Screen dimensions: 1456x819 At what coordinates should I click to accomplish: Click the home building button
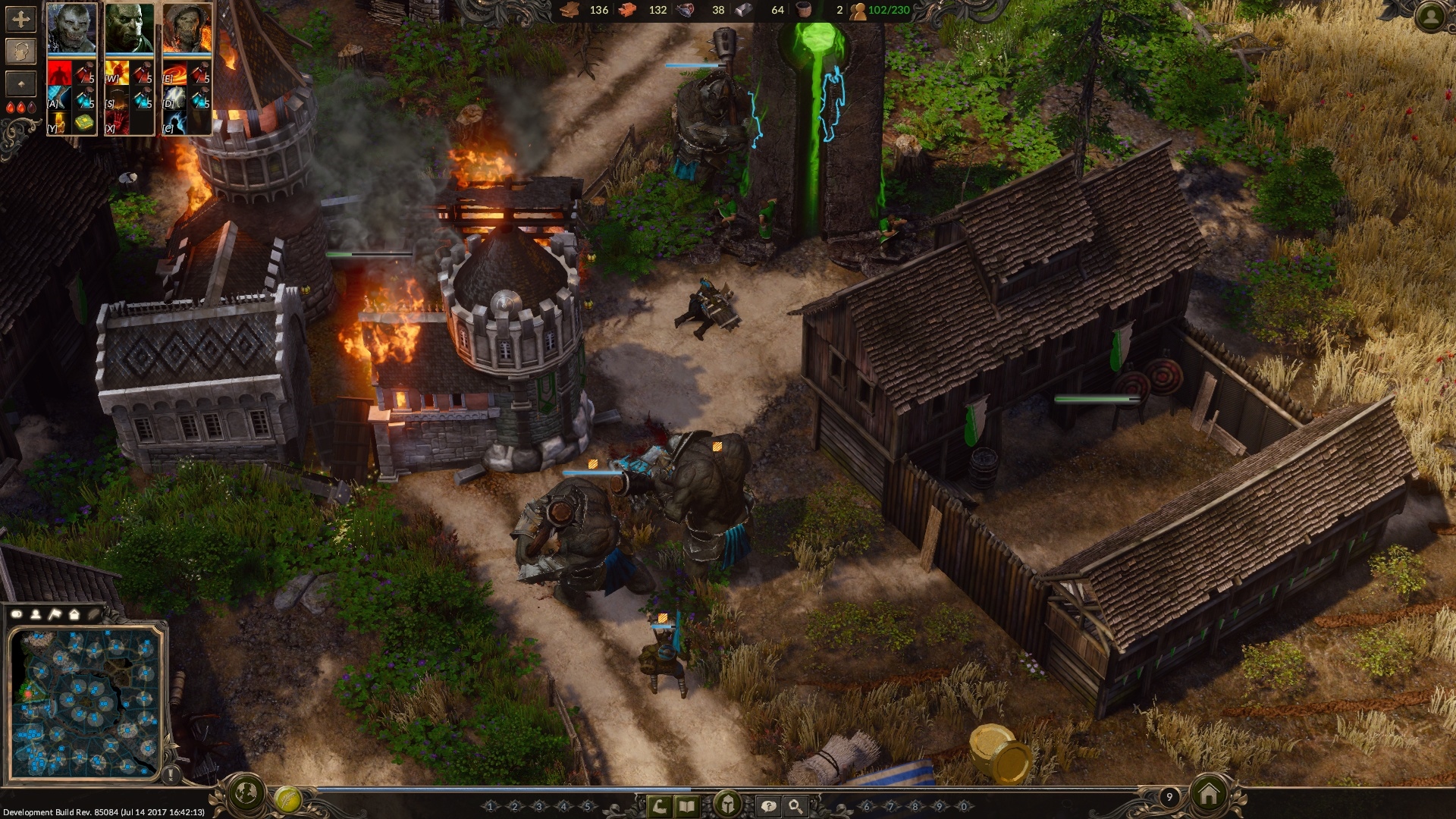[1209, 794]
